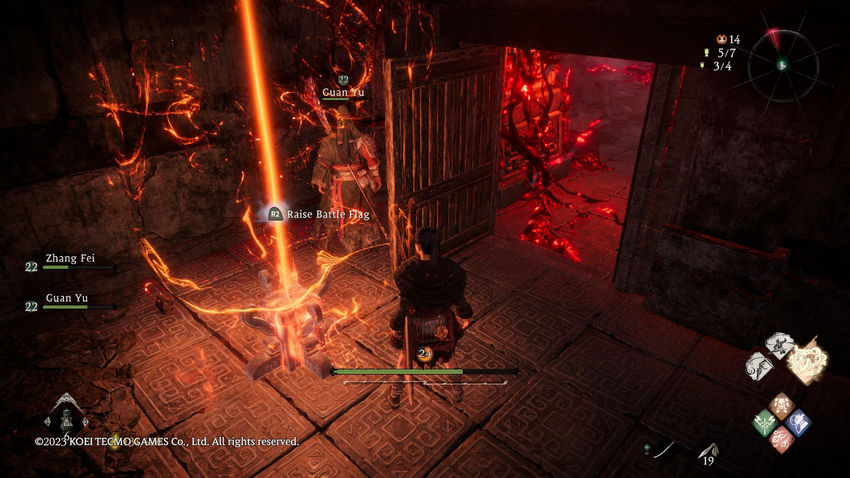
Task: Select the upper white martial art icon
Action: (778, 344)
